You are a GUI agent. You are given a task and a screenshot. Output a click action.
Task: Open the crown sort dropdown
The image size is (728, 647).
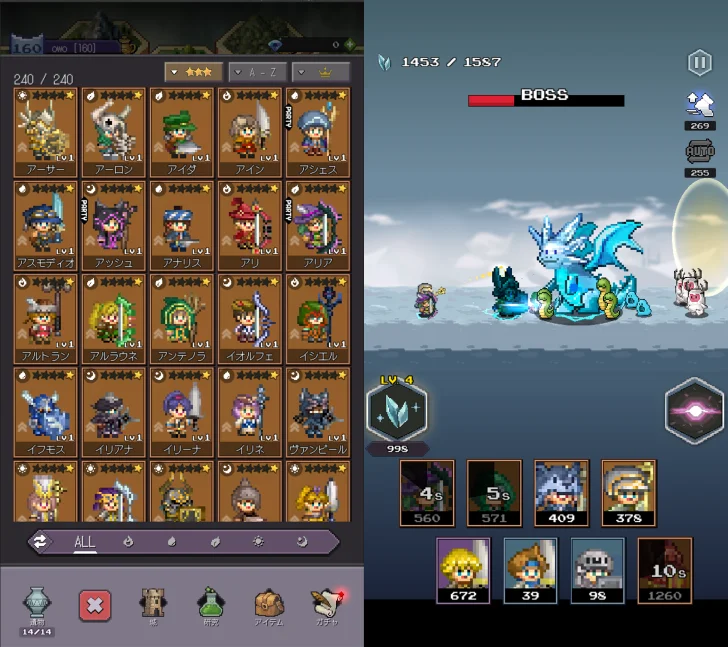click(x=320, y=72)
